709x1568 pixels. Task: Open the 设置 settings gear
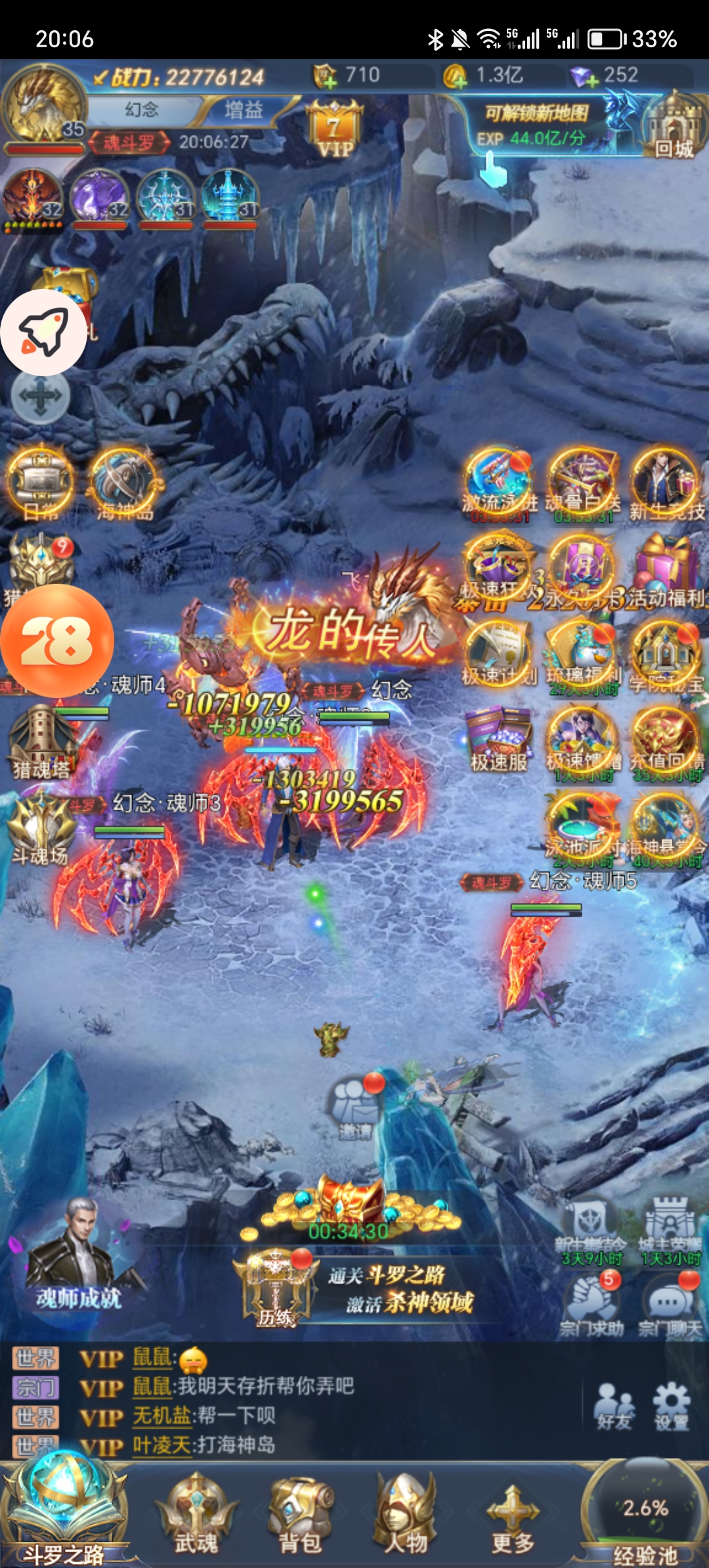(671, 1406)
